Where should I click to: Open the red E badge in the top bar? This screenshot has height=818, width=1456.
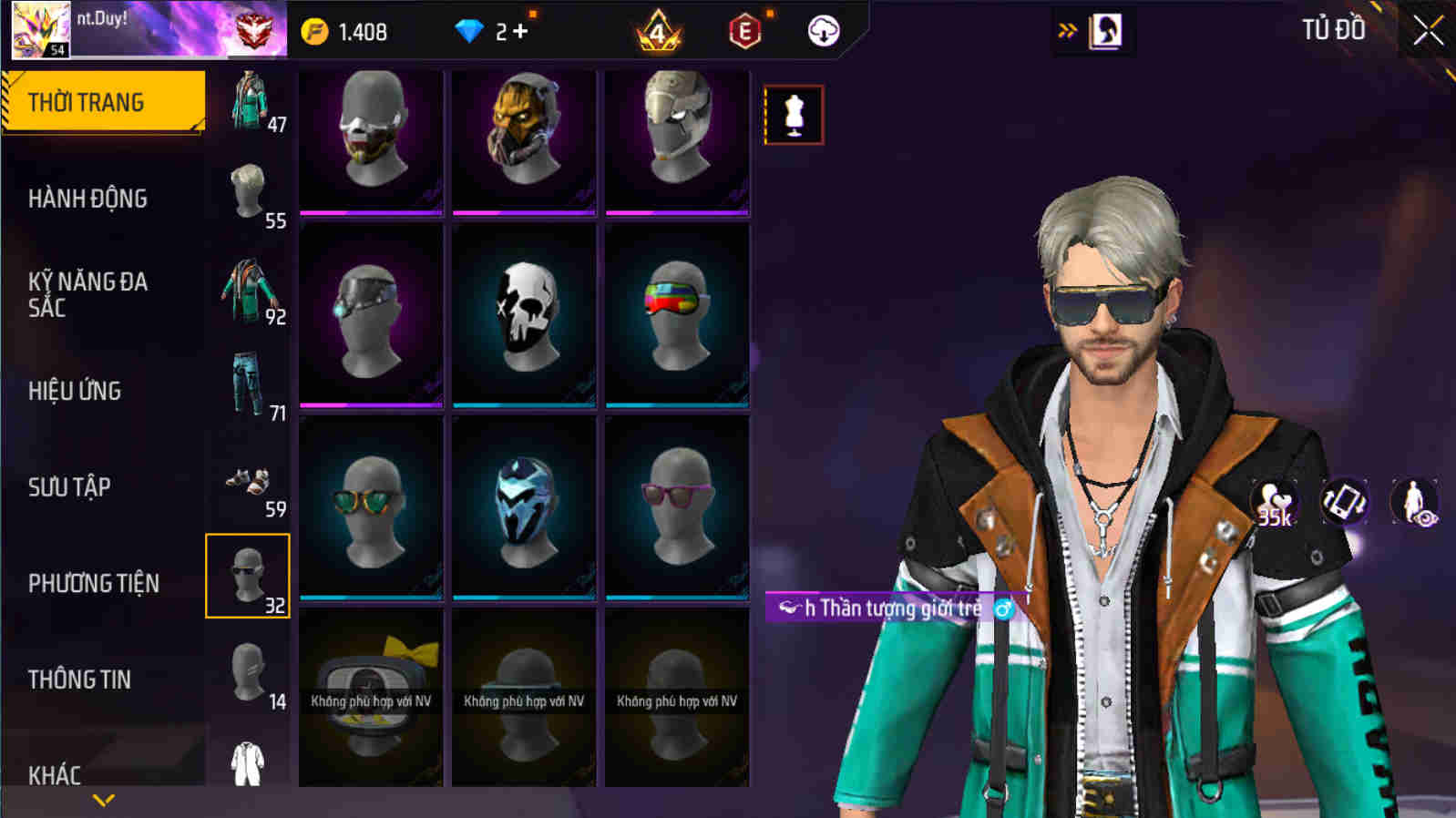tap(744, 31)
